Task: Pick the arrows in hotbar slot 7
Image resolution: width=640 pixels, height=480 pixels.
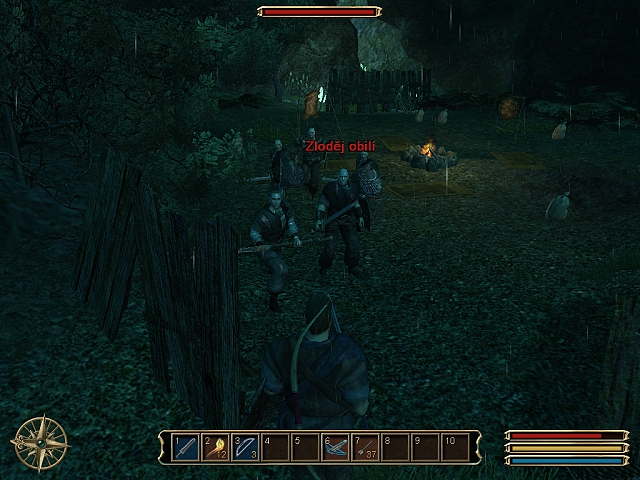Action: [364, 446]
